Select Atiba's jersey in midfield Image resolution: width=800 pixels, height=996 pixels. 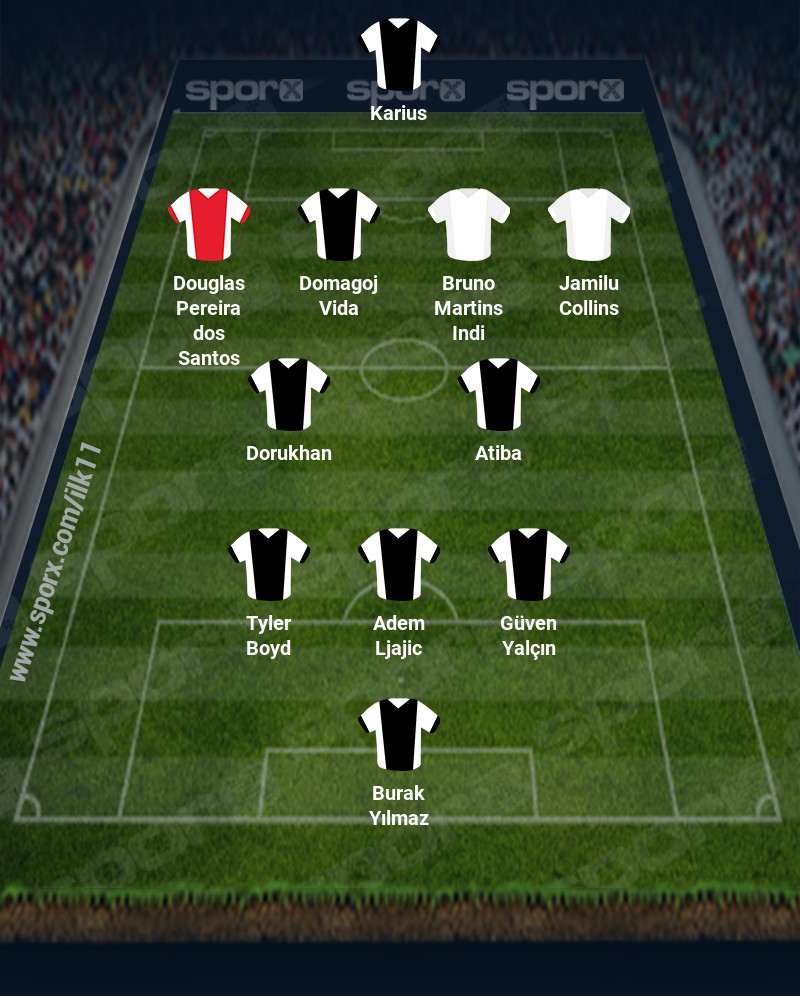pos(499,394)
